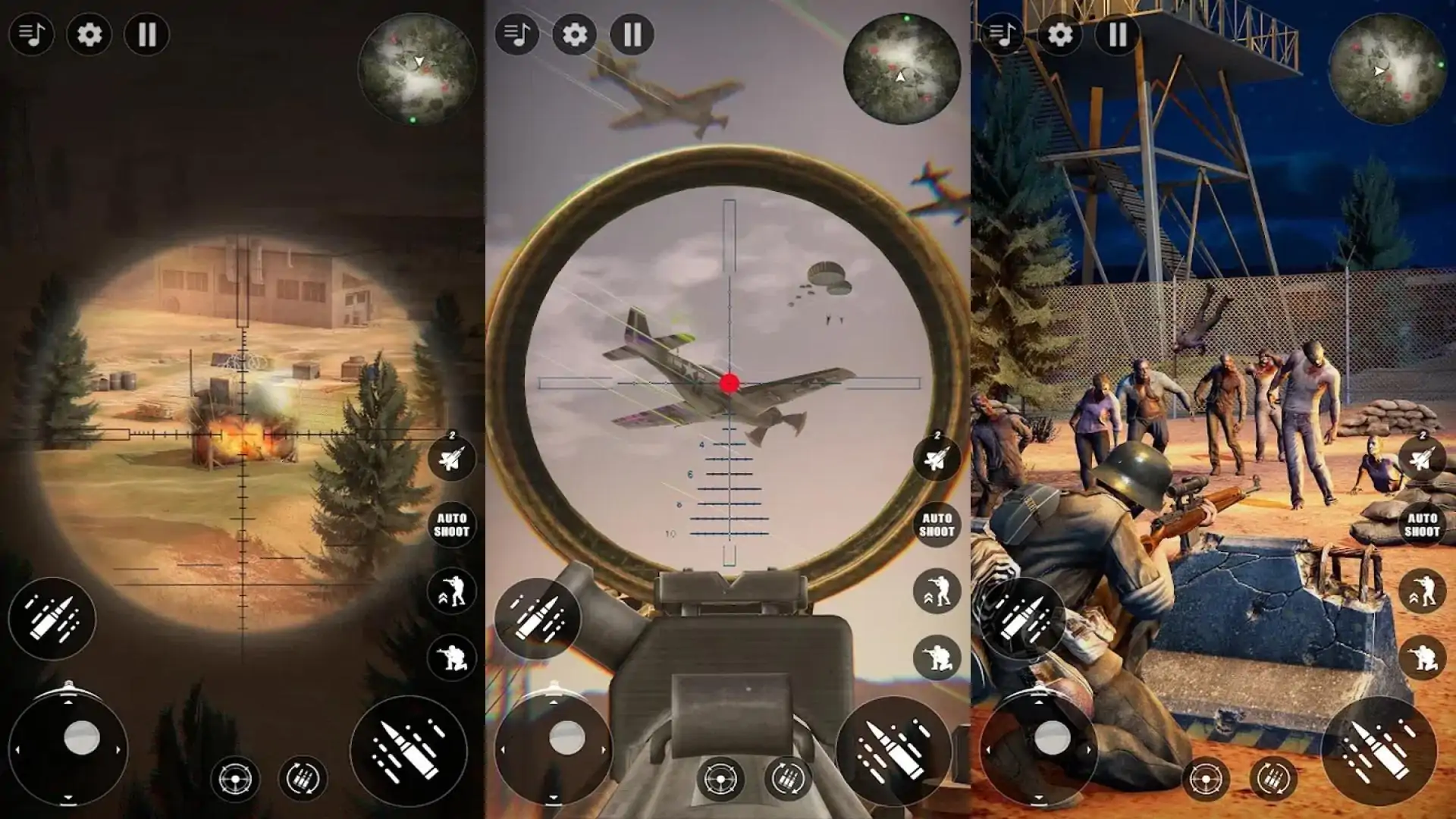This screenshot has width=1456, height=819.
Task: Tap the settings gear on the middle screen
Action: (575, 34)
